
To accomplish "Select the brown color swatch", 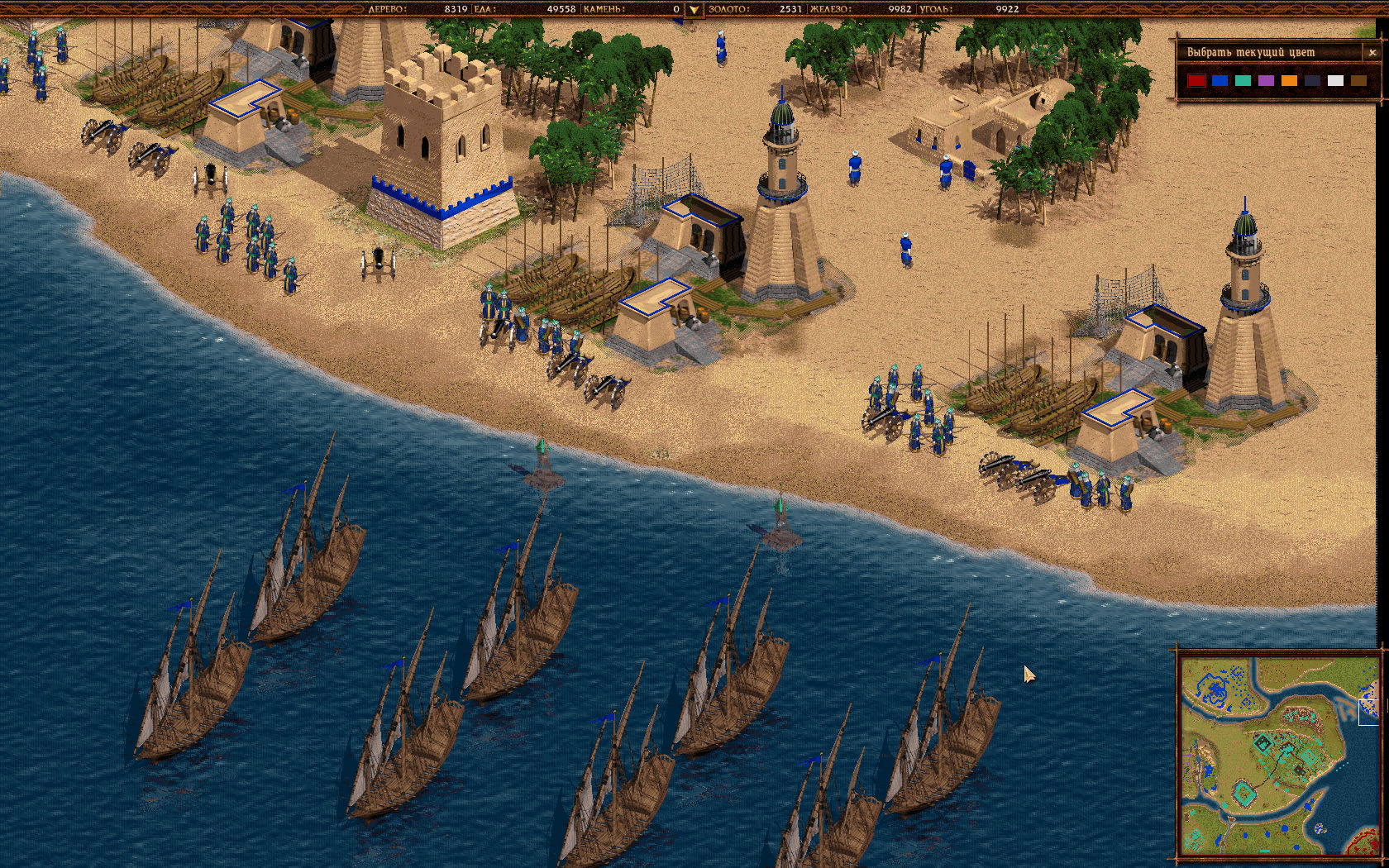I will pyautogui.click(x=1358, y=80).
